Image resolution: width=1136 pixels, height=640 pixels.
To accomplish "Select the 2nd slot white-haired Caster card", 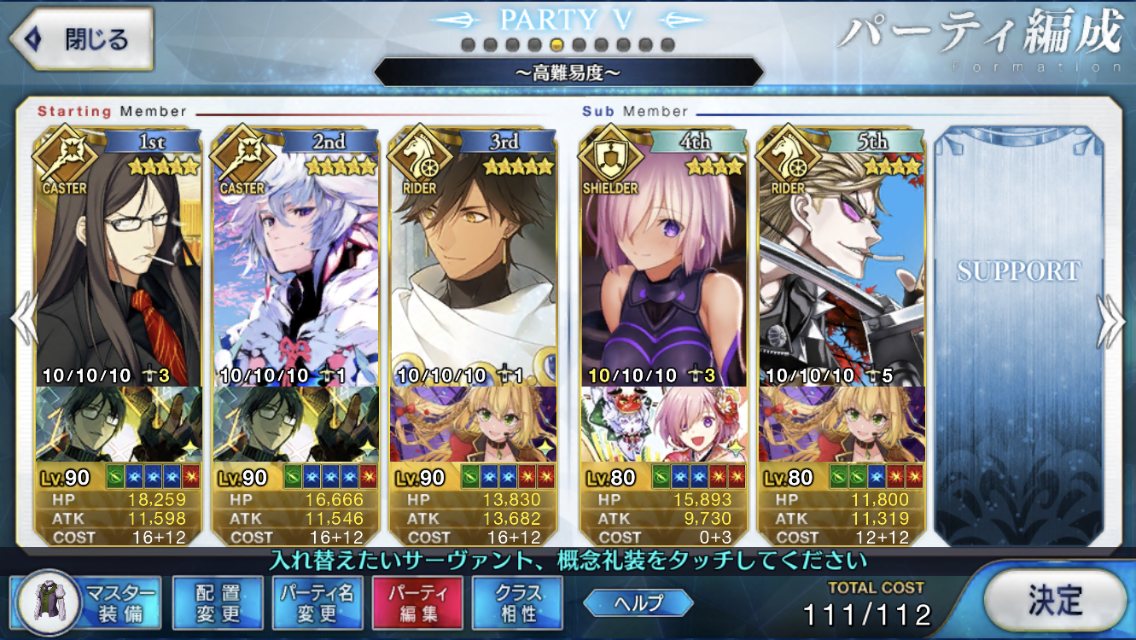I will [296, 270].
